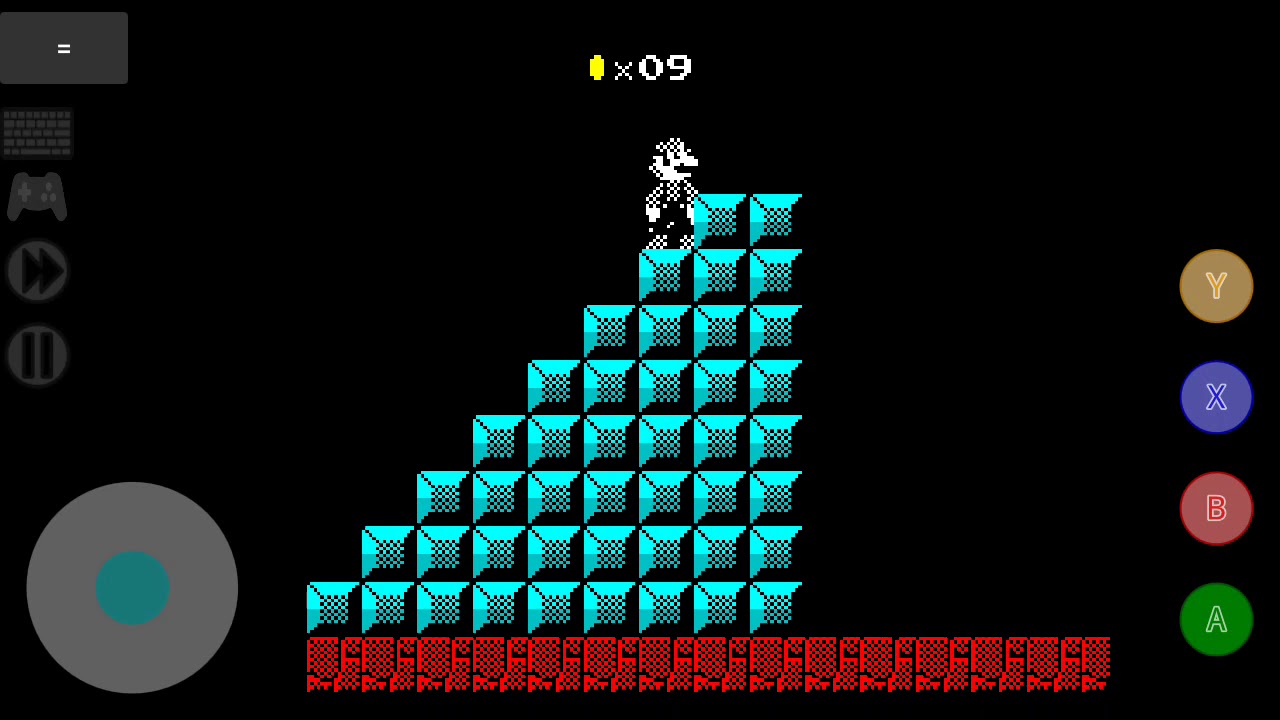Open the gamepad controller settings
This screenshot has height=720, width=1280.
point(37,196)
